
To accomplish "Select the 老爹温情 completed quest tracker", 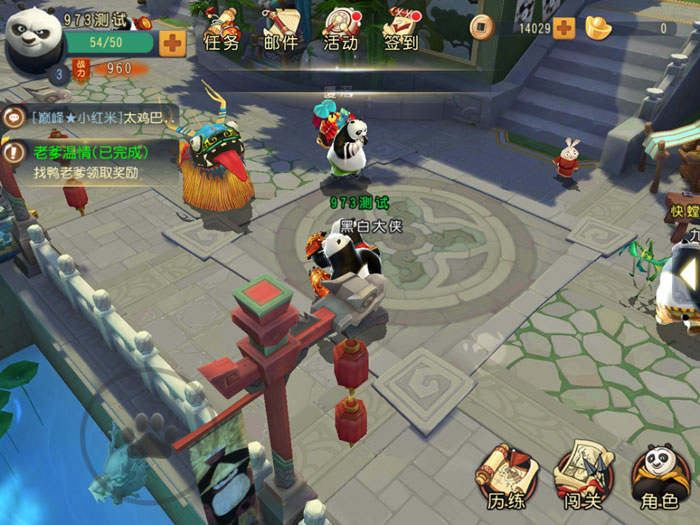I will tap(90, 162).
